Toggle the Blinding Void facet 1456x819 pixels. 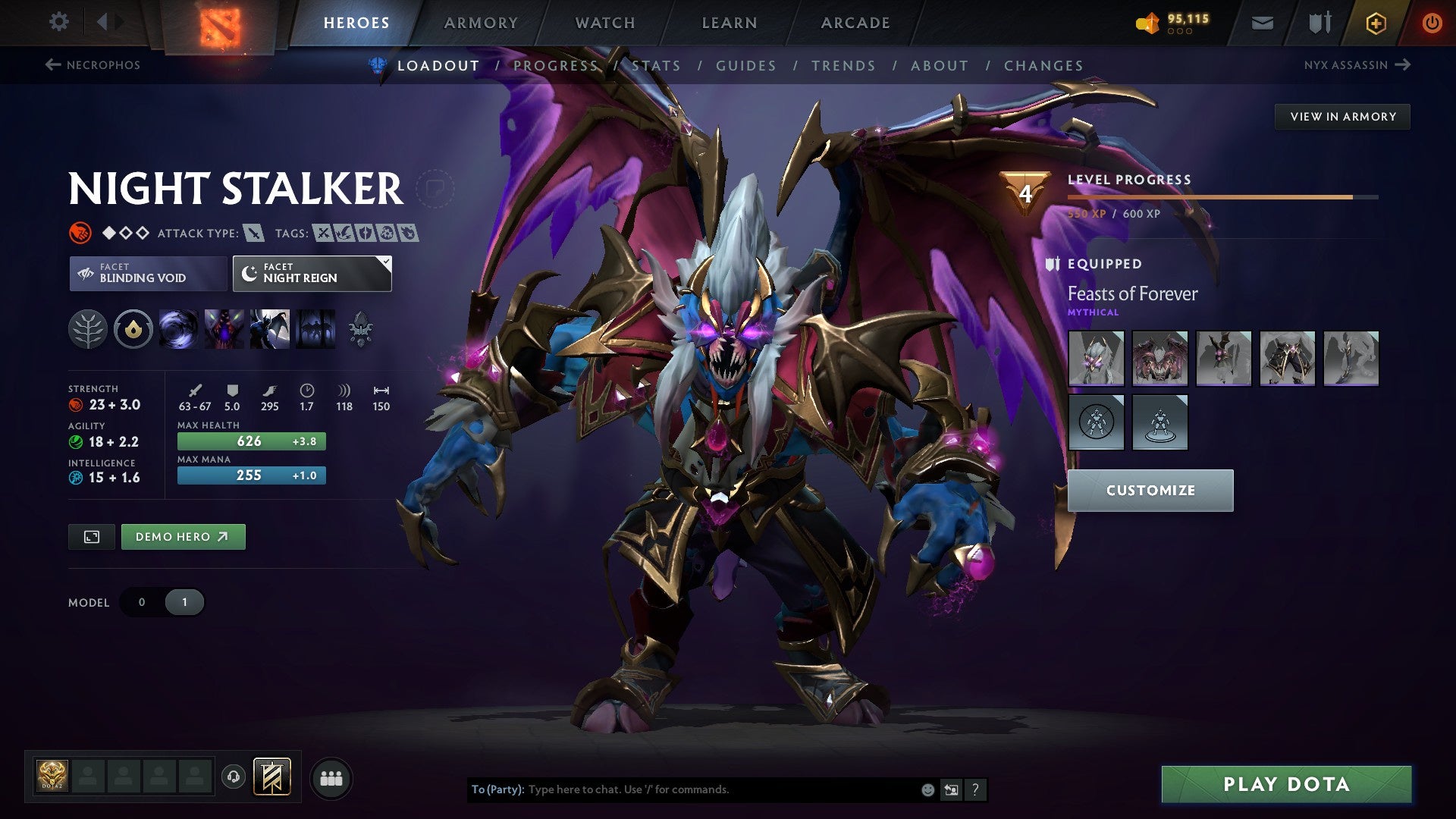[146, 273]
